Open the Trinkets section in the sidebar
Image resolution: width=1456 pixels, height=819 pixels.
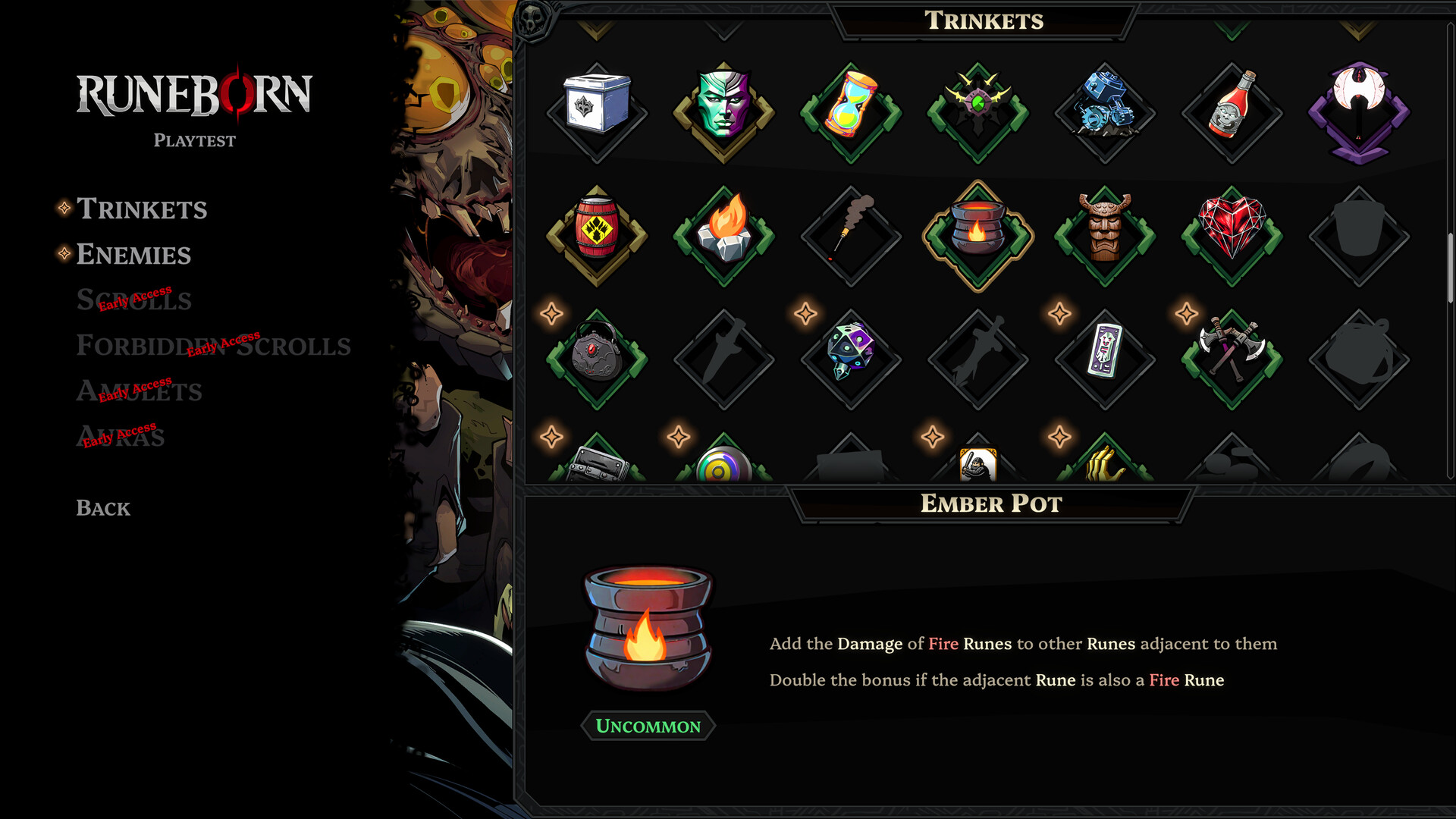coord(141,210)
